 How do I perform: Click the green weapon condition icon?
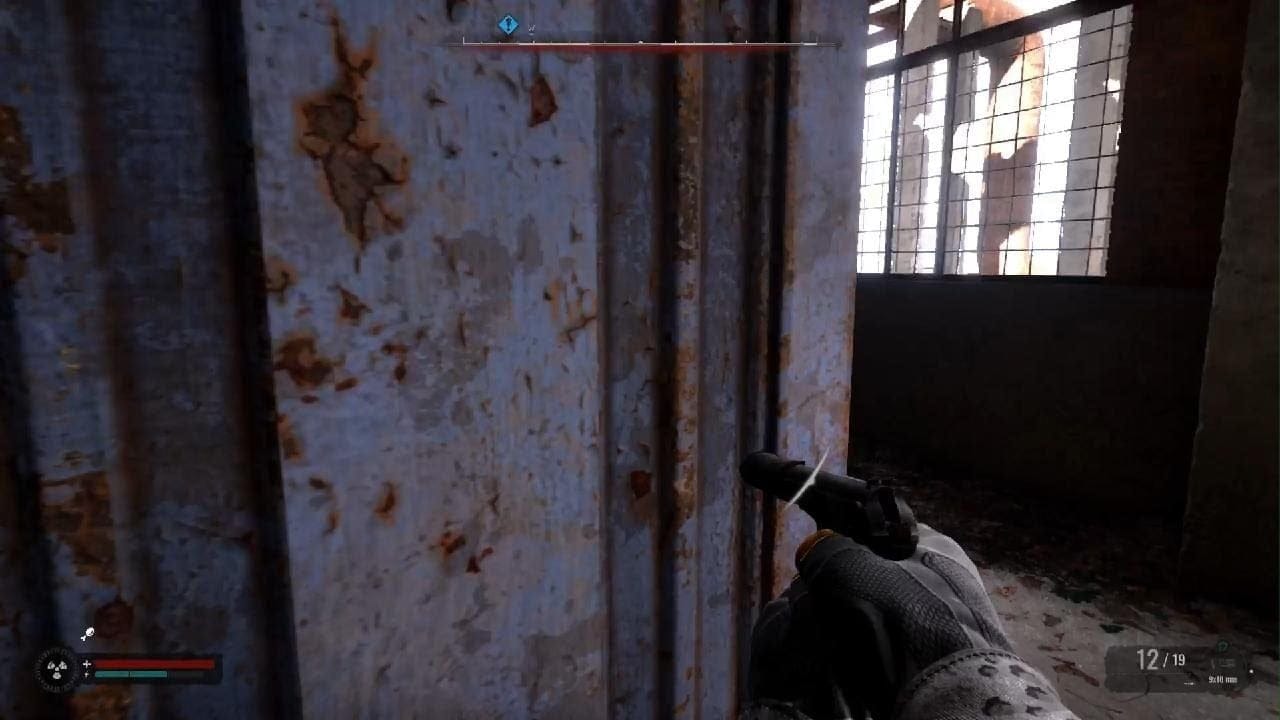1222,648
